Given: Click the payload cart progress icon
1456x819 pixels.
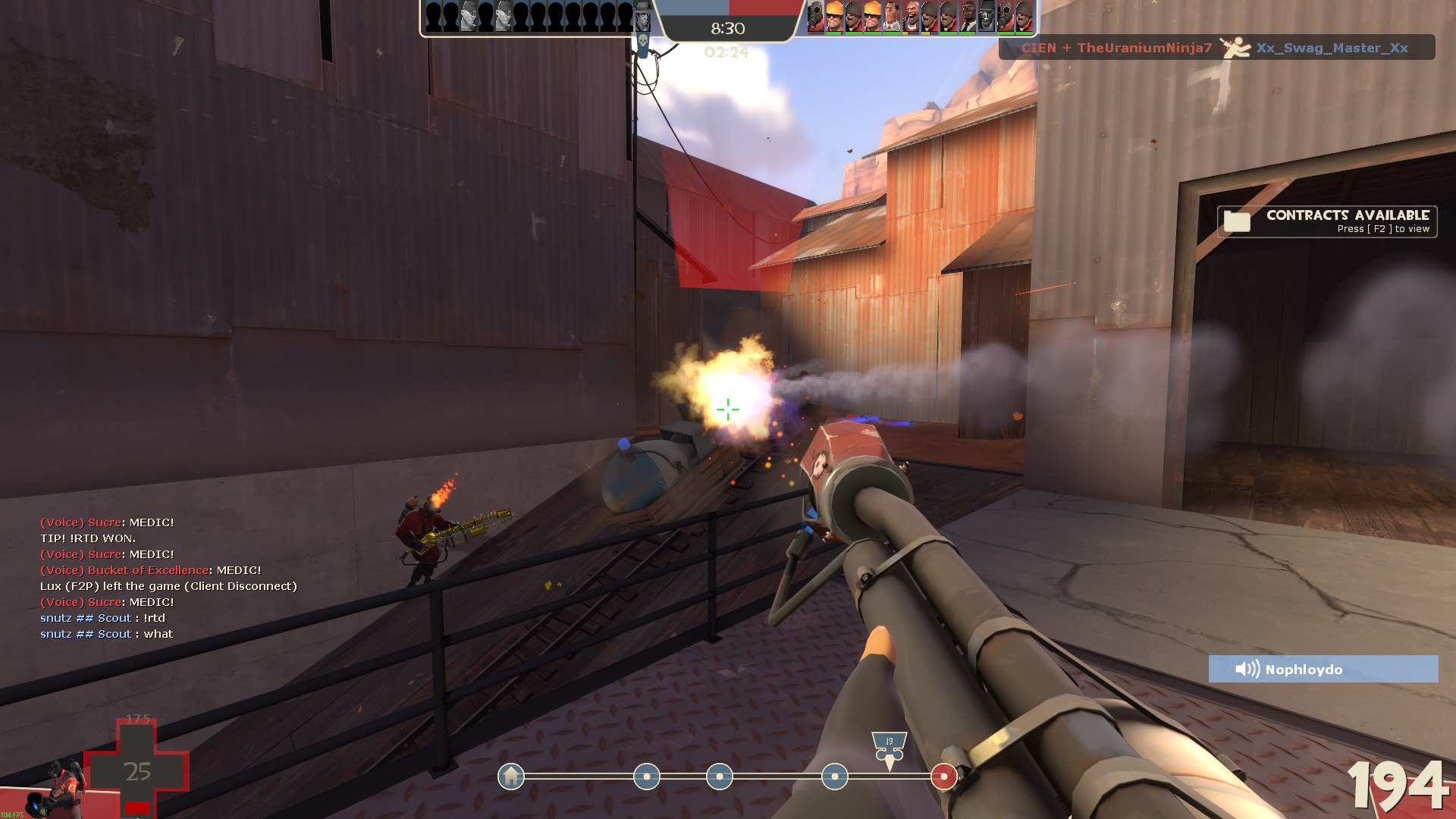Looking at the screenshot, I should pyautogui.click(x=889, y=747).
